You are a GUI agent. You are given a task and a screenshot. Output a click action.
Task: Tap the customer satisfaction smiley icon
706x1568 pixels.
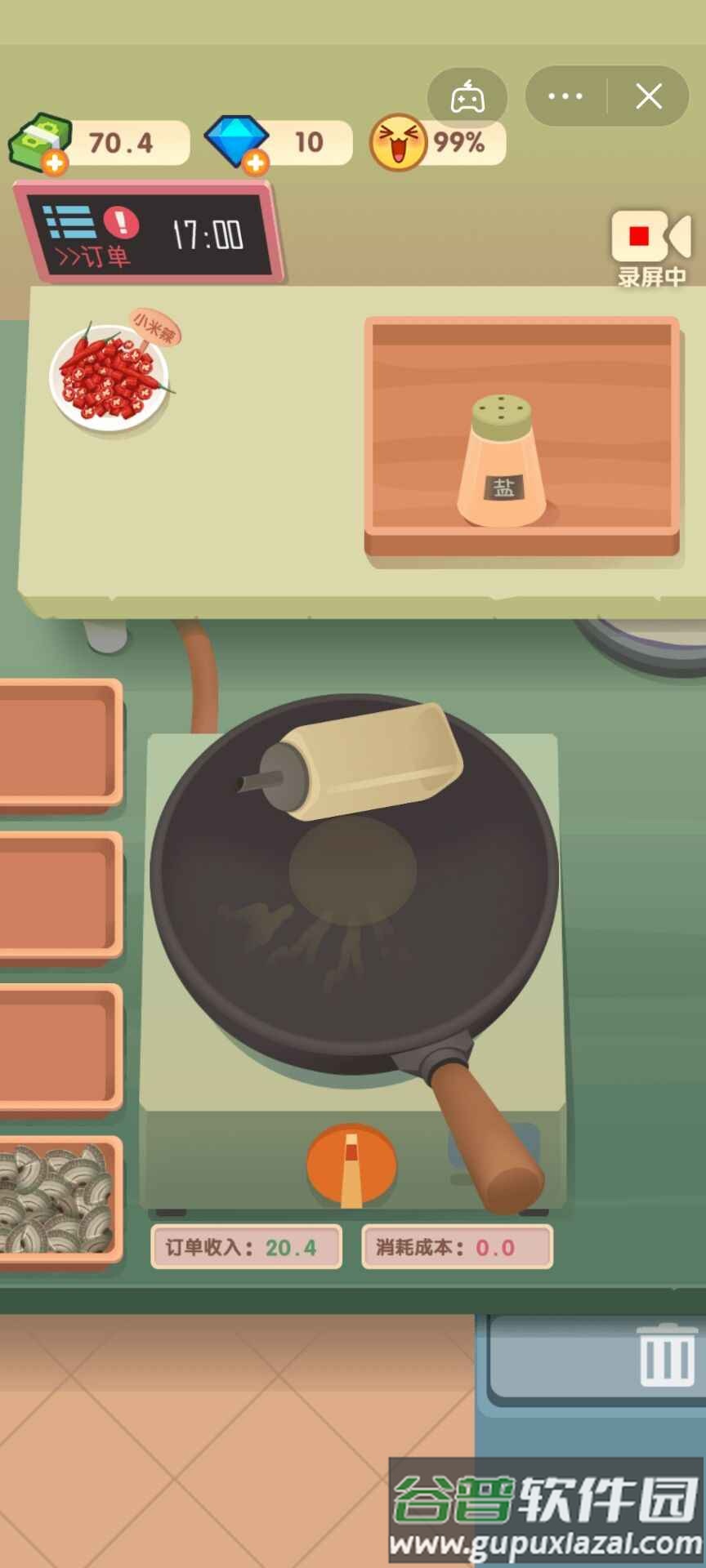click(x=398, y=142)
